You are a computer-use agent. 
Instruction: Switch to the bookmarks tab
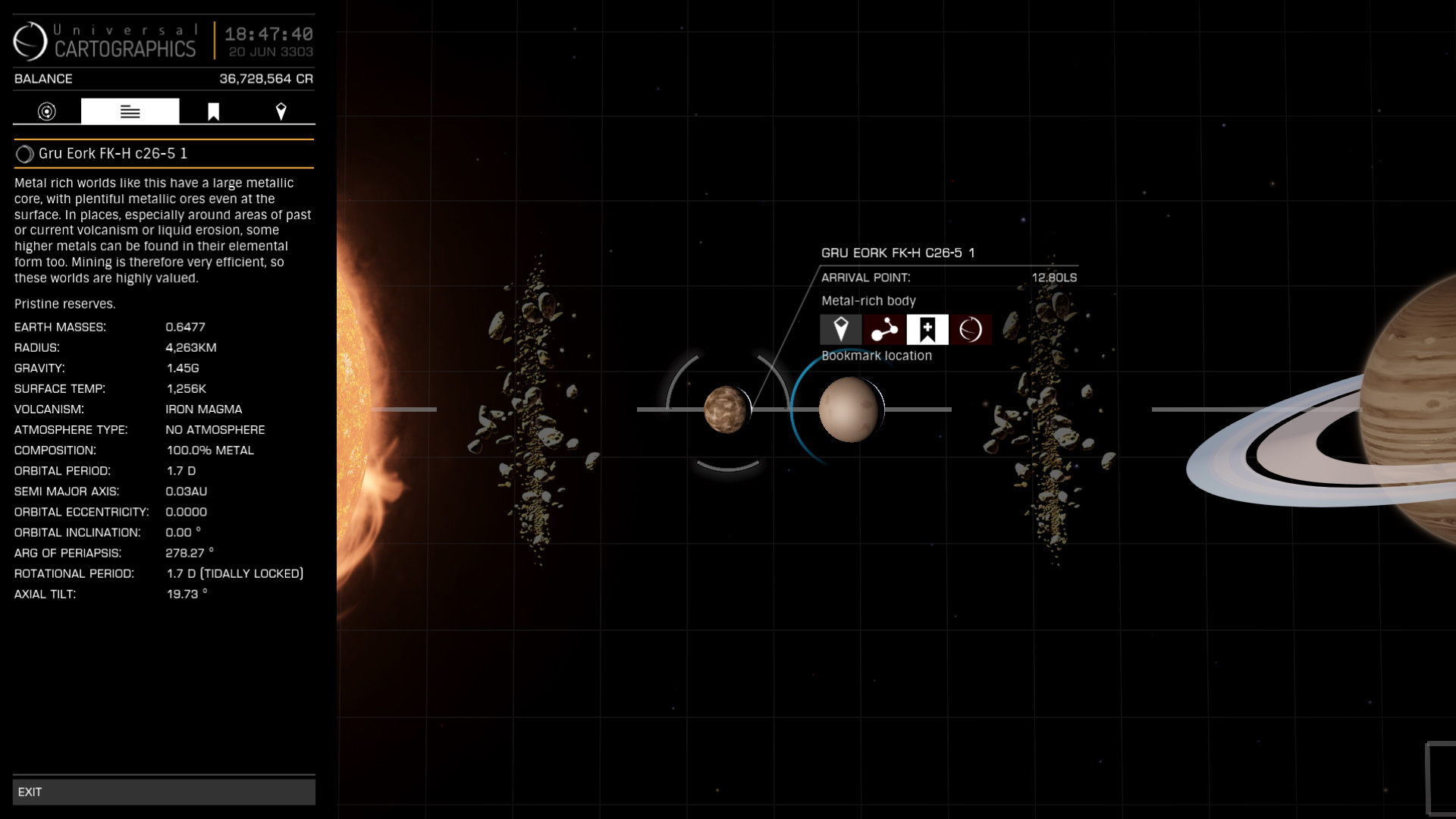tap(213, 111)
